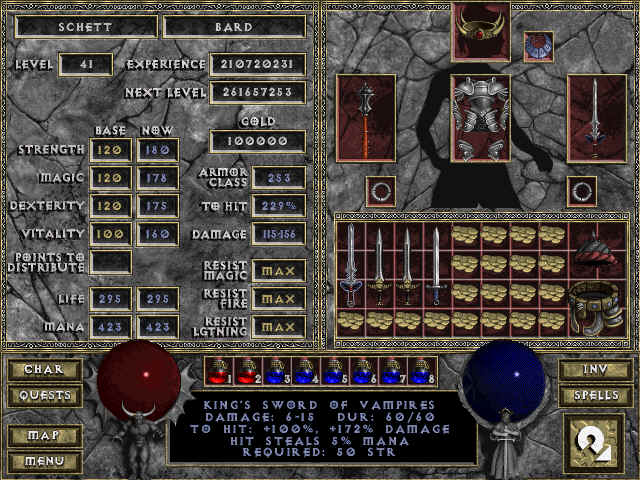The width and height of the screenshot is (640, 480).
Task: Show the automap with MAP button
Action: tap(43, 436)
